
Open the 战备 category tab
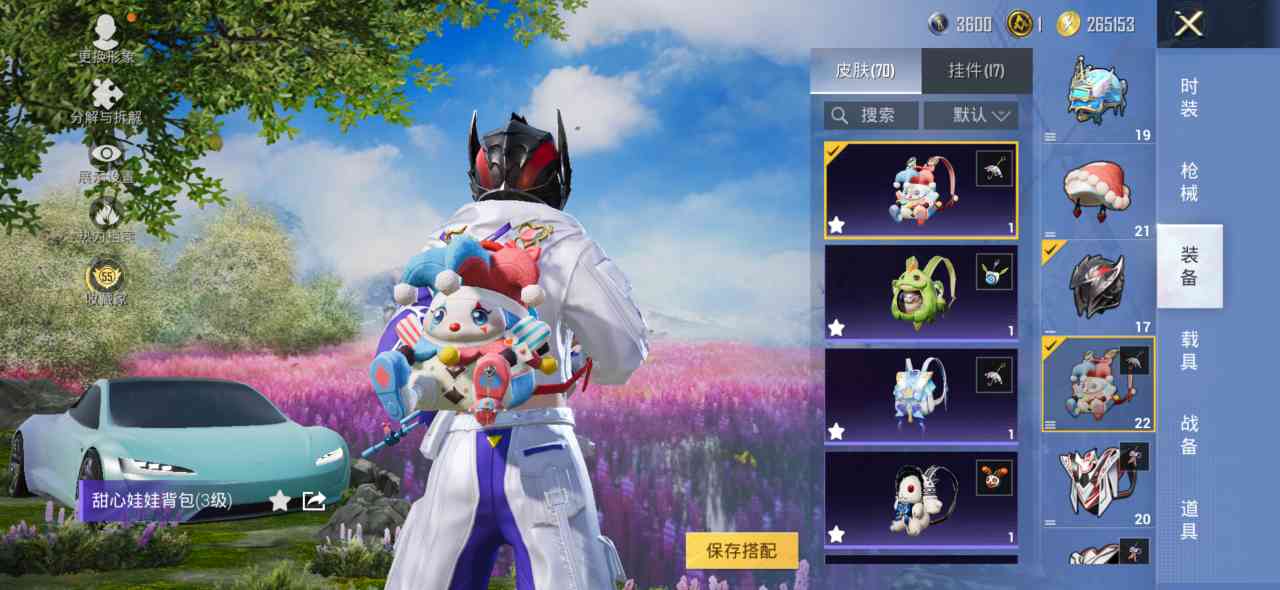(1189, 435)
